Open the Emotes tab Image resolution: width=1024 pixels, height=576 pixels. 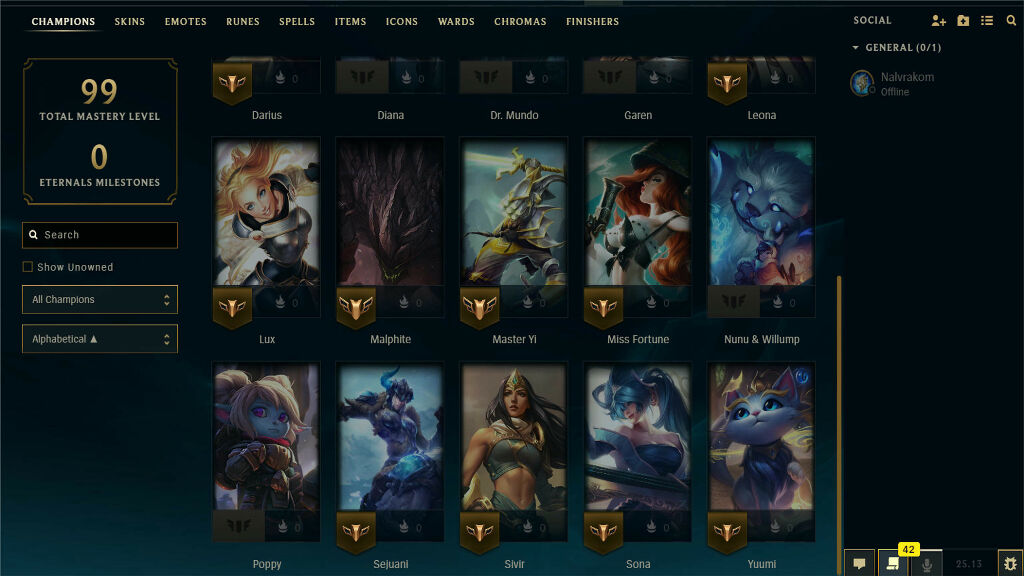pyautogui.click(x=185, y=21)
